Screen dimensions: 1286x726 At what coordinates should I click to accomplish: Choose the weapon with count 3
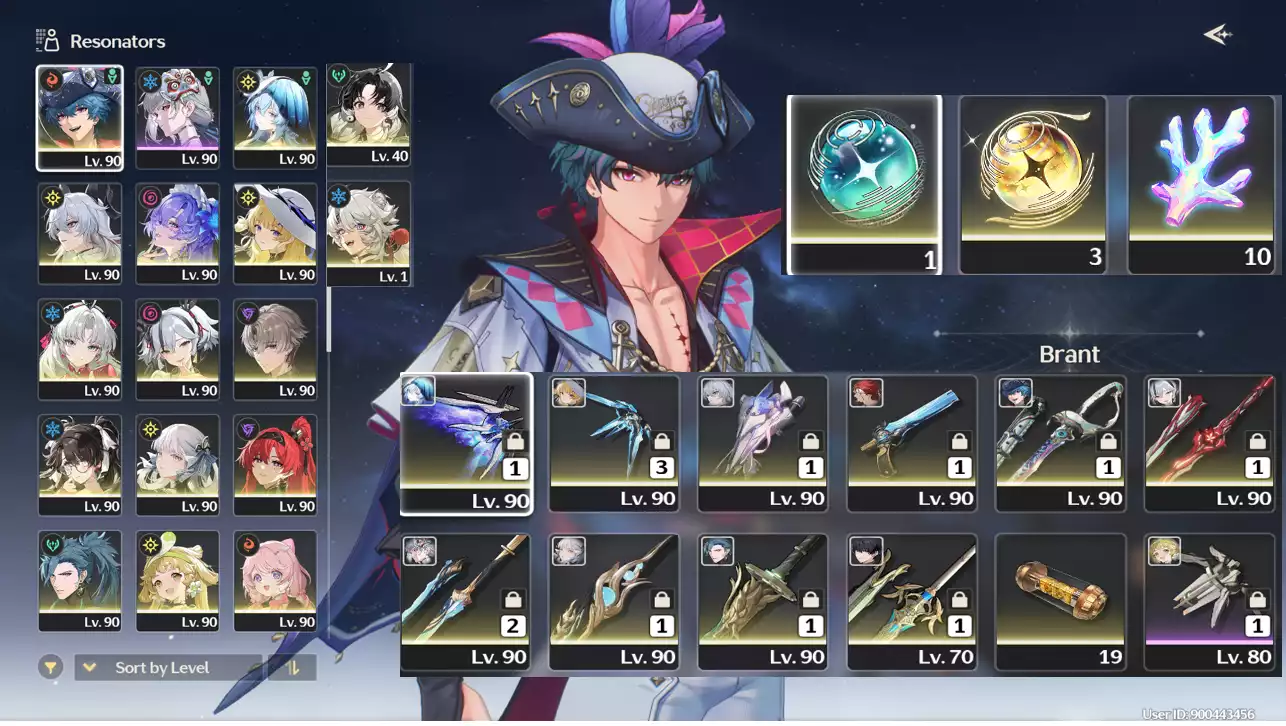pyautogui.click(x=614, y=443)
